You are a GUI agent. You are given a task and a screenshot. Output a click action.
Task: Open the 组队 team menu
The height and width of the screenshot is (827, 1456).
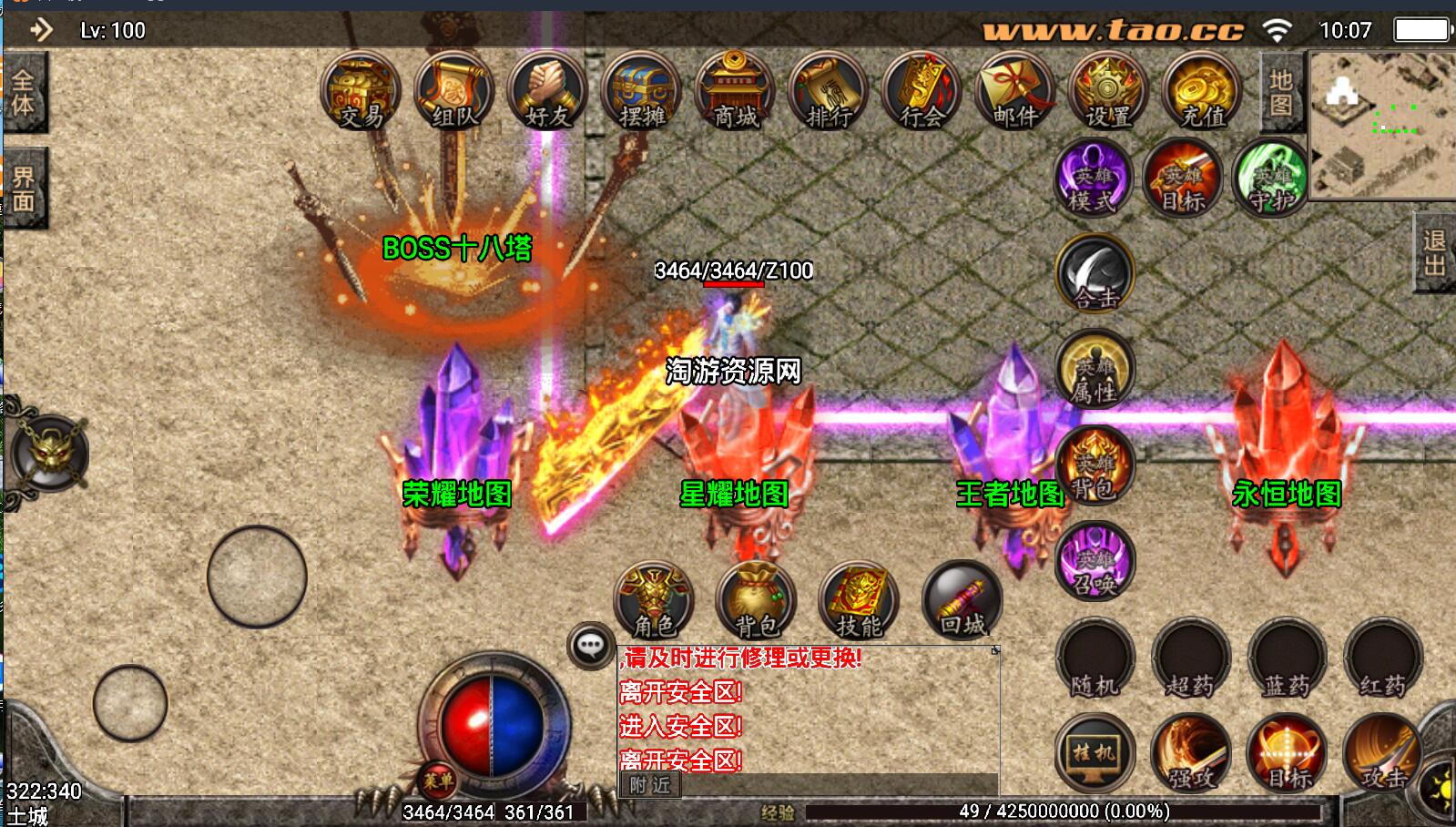click(454, 92)
